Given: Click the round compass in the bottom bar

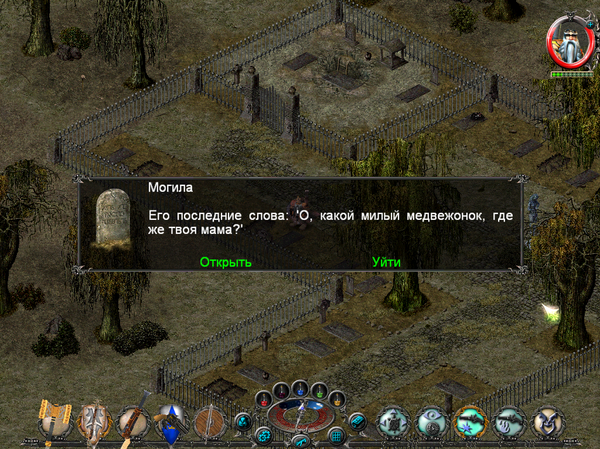Looking at the screenshot, I should (300, 413).
